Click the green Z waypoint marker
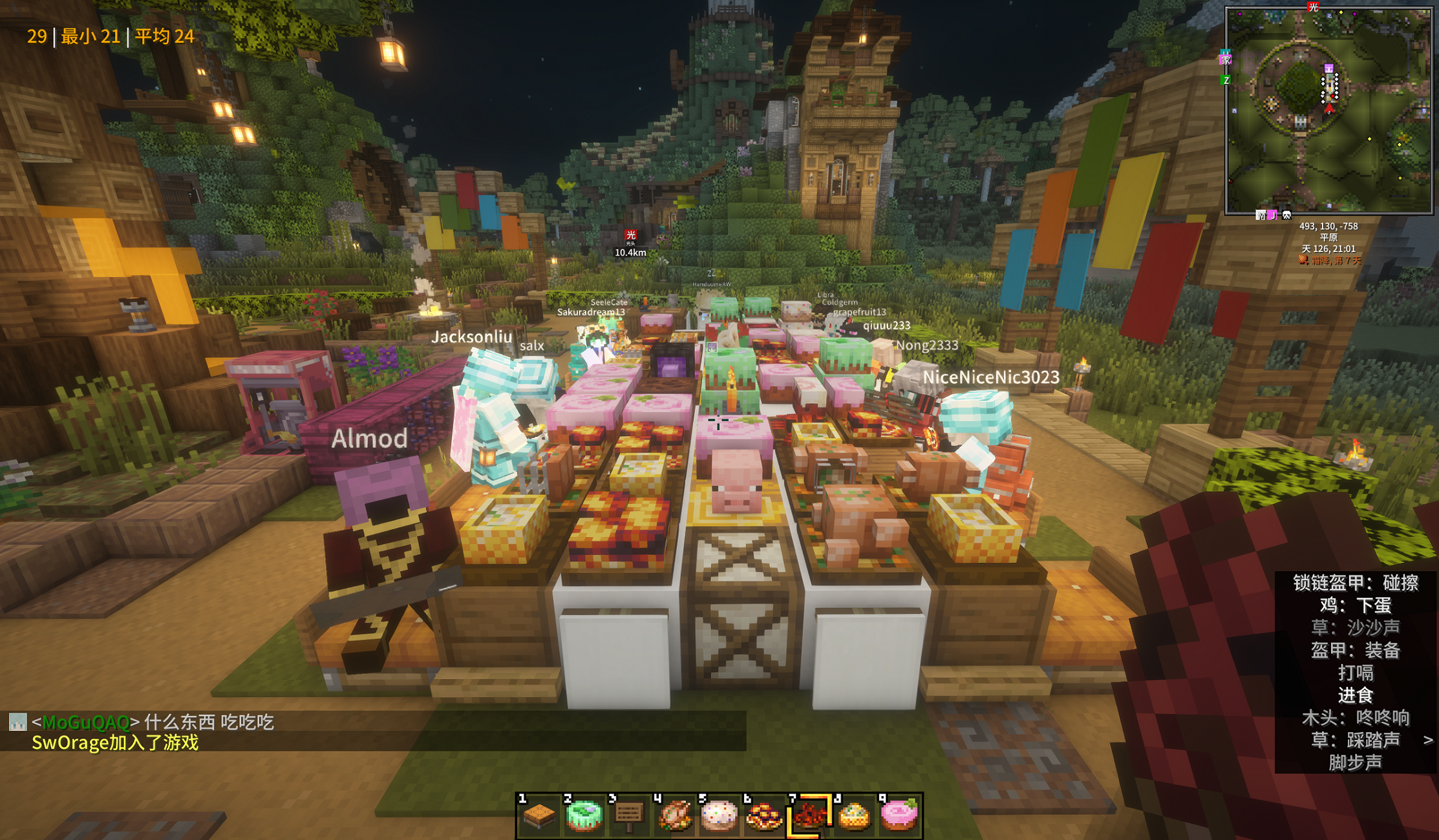Image resolution: width=1439 pixels, height=840 pixels. click(1226, 80)
